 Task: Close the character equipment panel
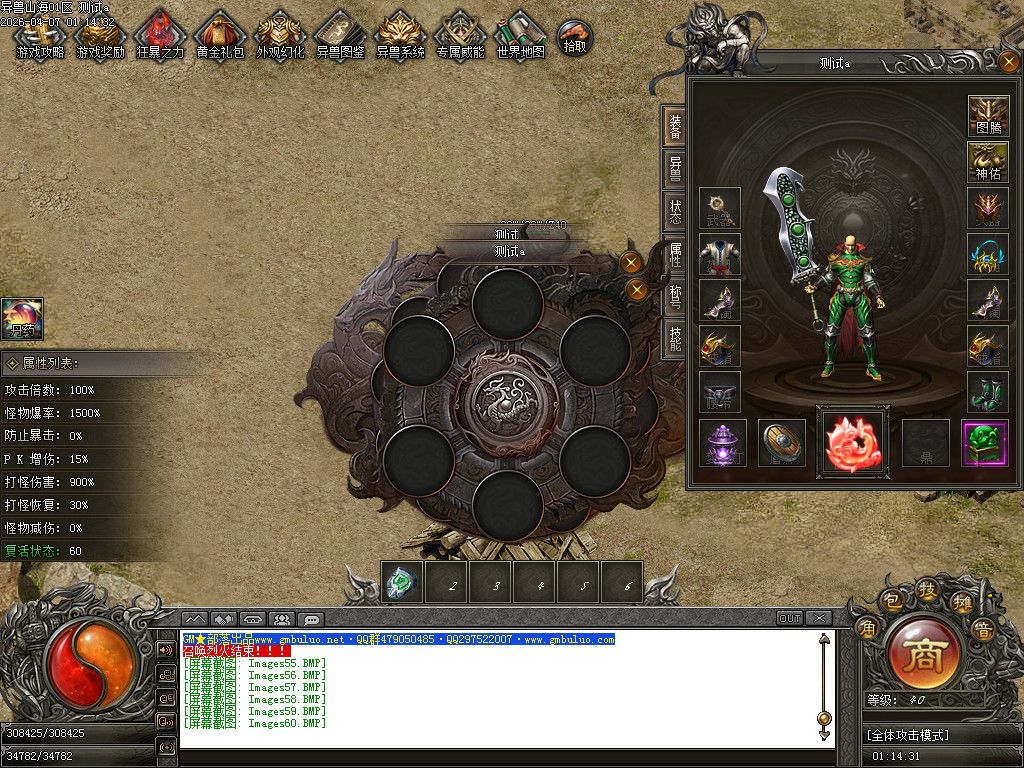(1009, 62)
